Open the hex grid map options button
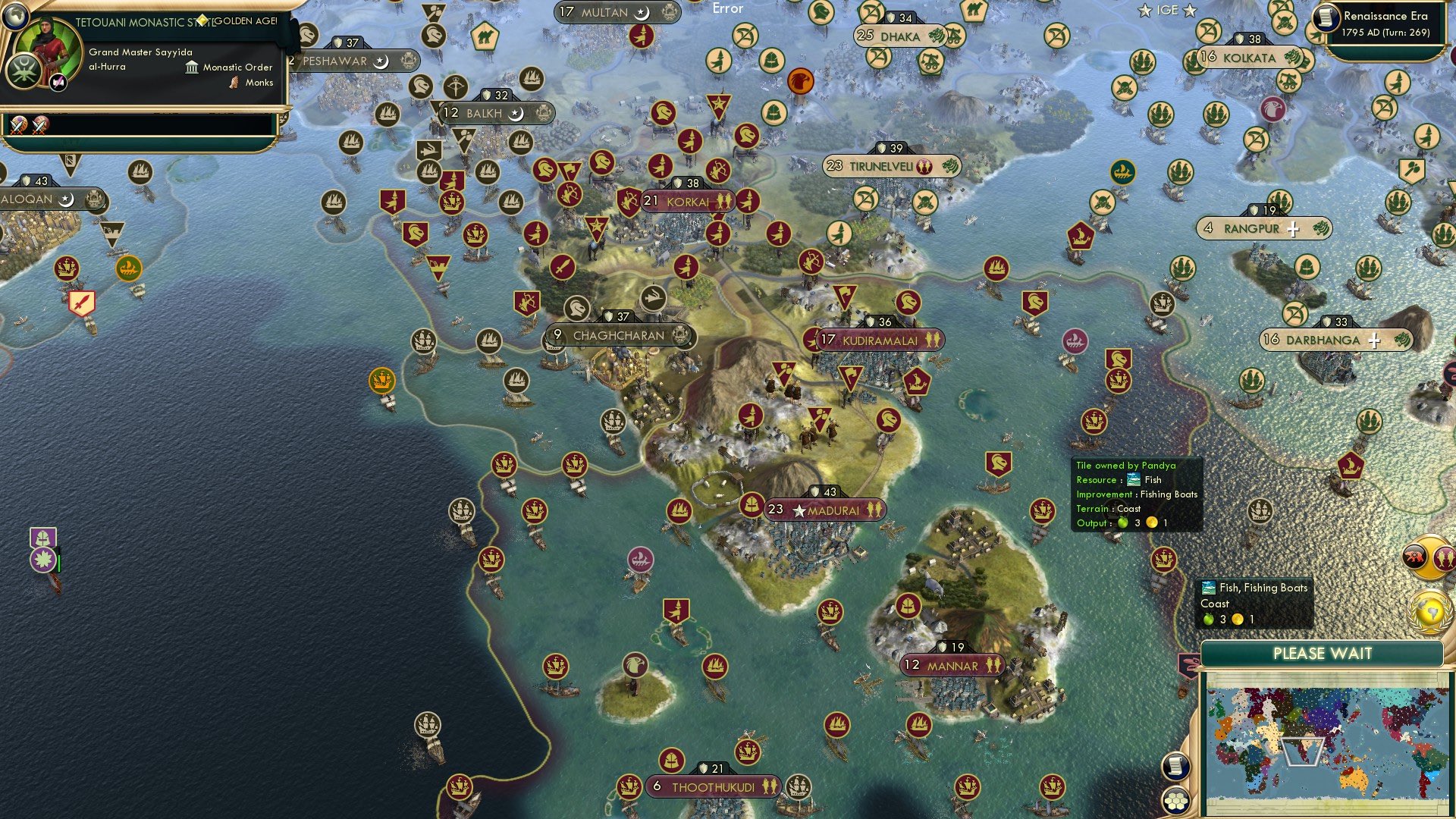Viewport: 1456px width, 819px height. point(1175,800)
